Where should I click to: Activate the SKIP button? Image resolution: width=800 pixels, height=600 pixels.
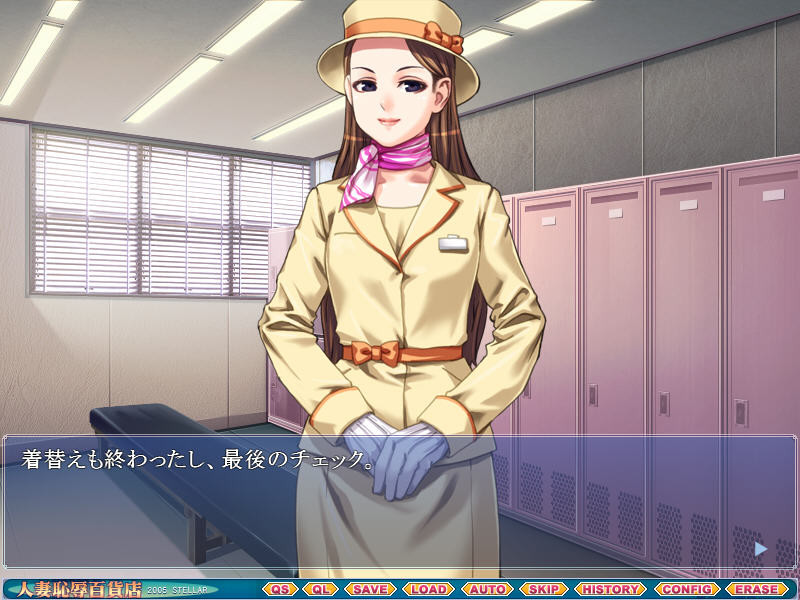[544, 589]
